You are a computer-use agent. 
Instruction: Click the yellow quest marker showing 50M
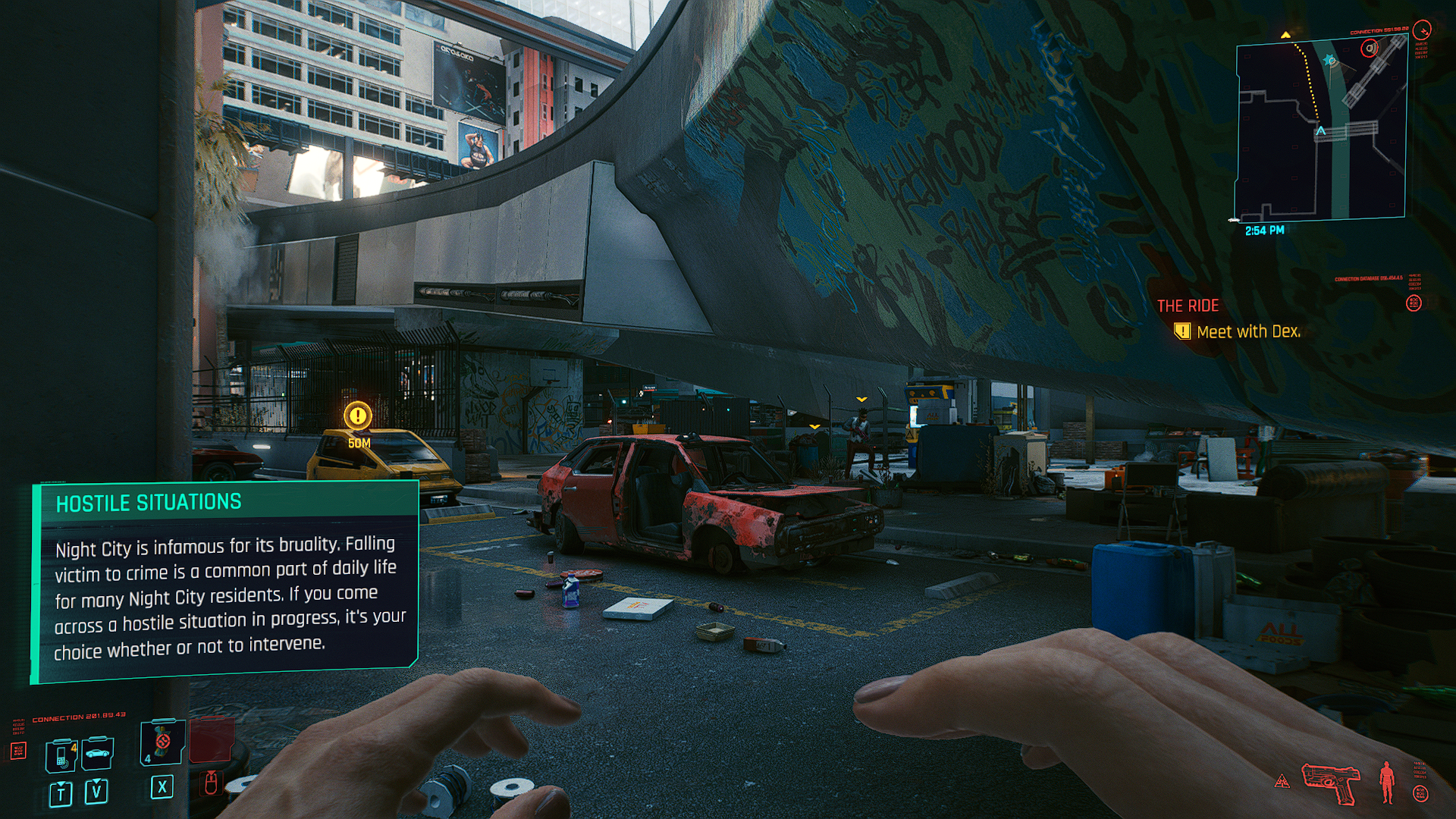(357, 416)
